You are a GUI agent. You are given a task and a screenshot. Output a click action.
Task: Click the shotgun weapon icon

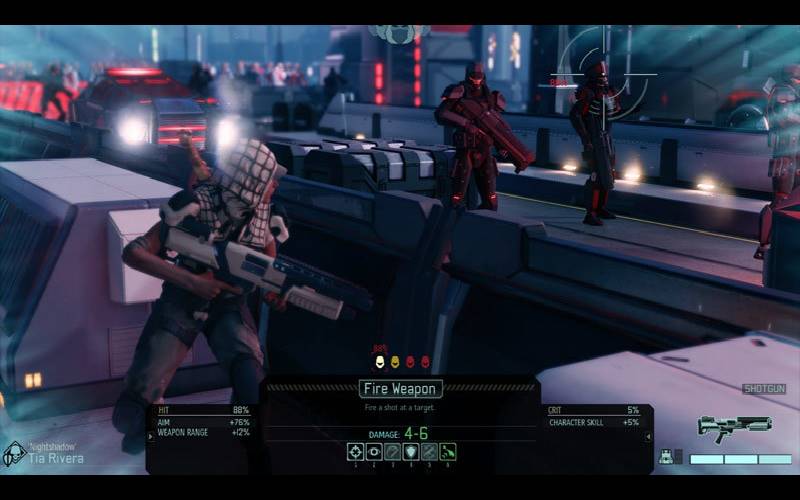tap(733, 425)
